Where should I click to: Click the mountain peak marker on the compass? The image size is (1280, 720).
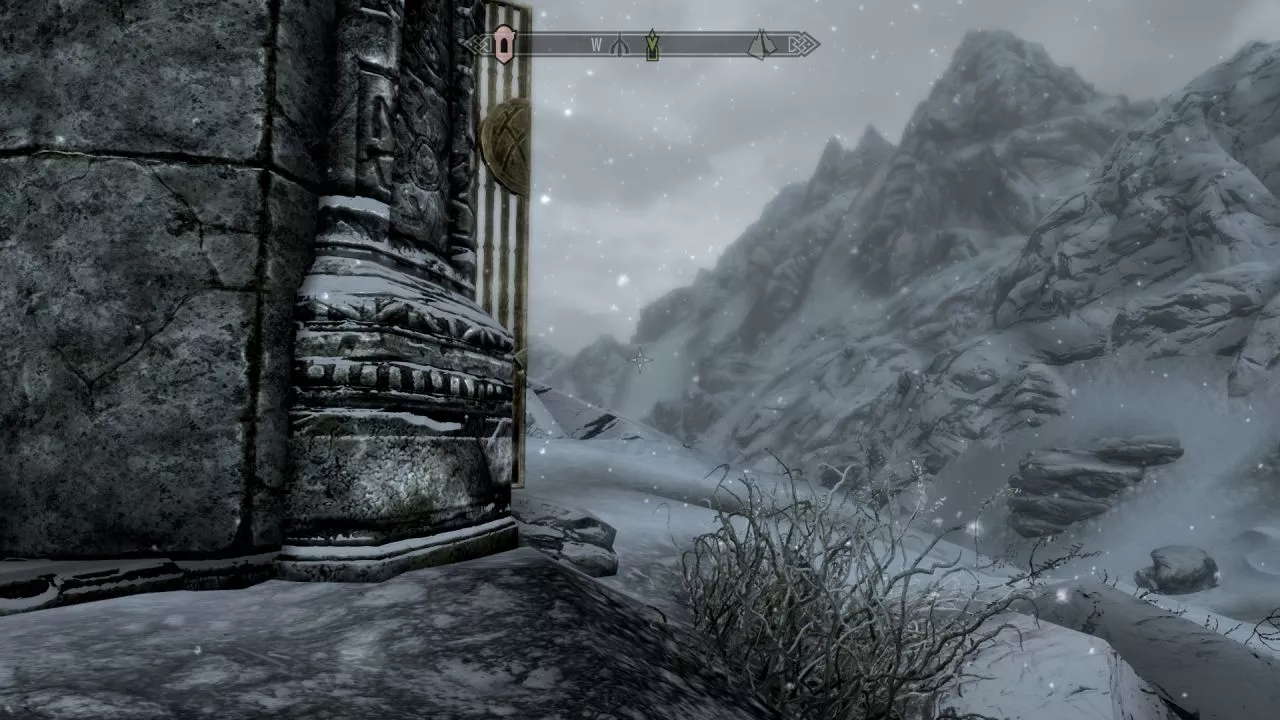[x=762, y=44]
